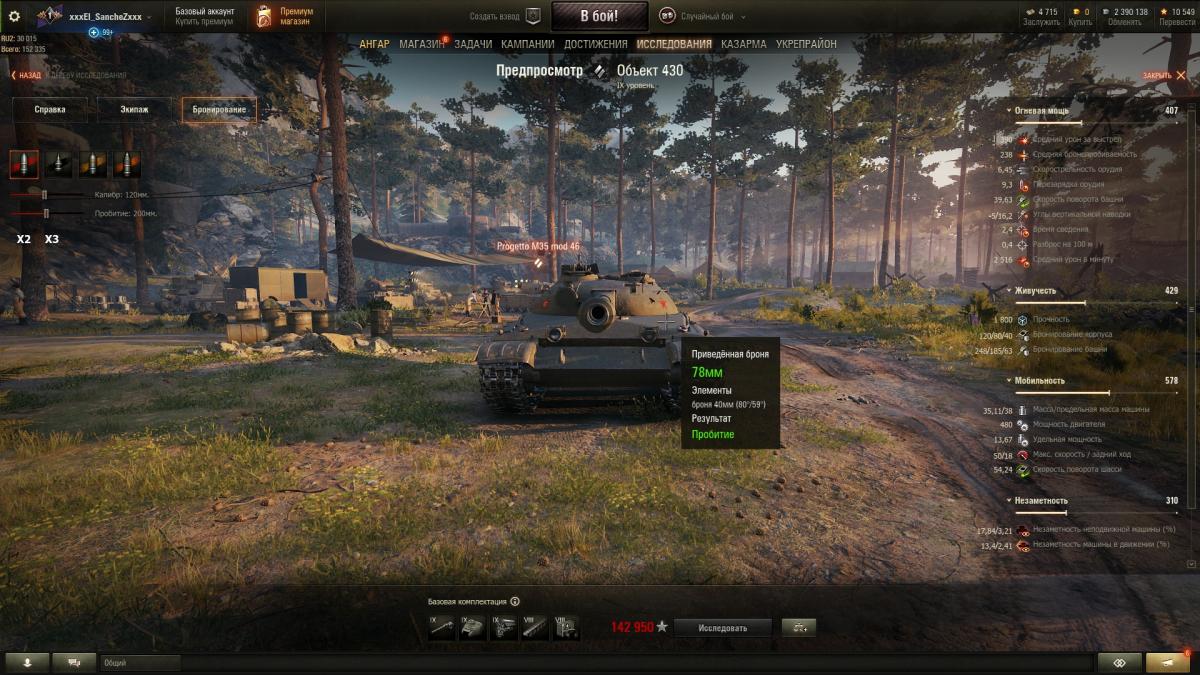Open the Кампании section
Screen dimensions: 1200x675
pos(528,44)
